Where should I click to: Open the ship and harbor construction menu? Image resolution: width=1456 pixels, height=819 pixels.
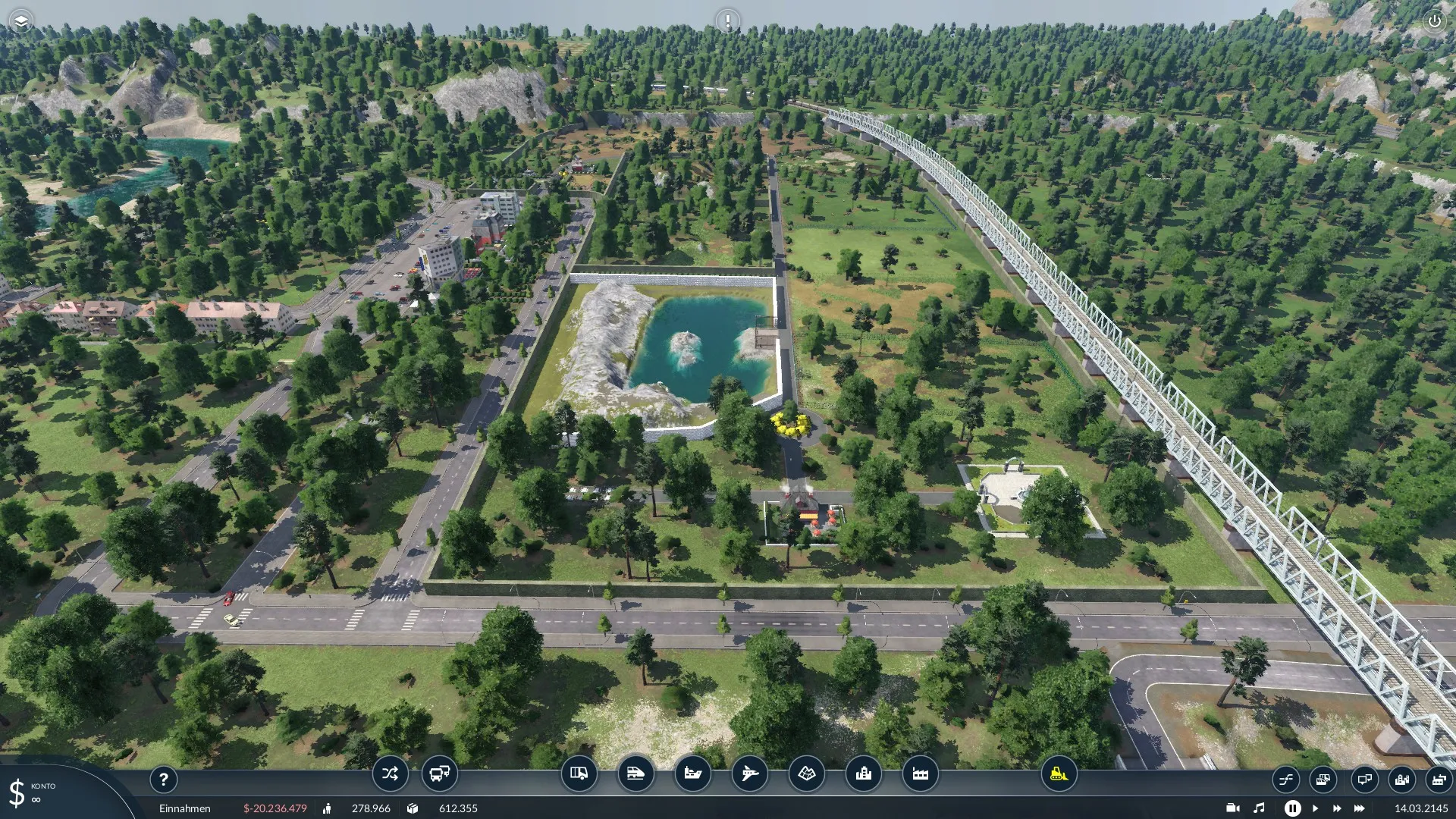click(692, 774)
